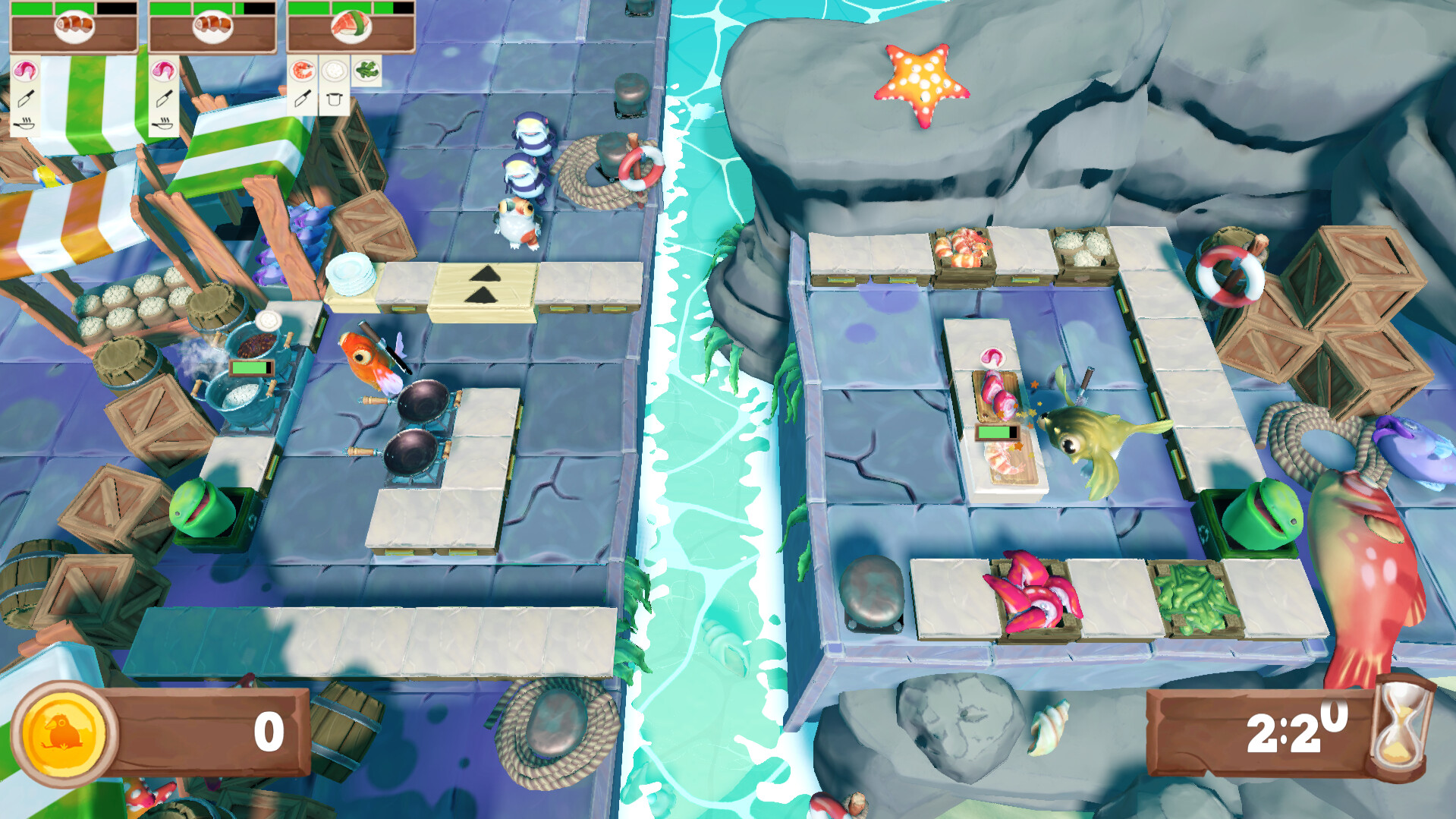Viewport: 1456px width, 819px height.
Task: Select the shrimp ingredient icon on the third ticket
Action: pos(301,72)
